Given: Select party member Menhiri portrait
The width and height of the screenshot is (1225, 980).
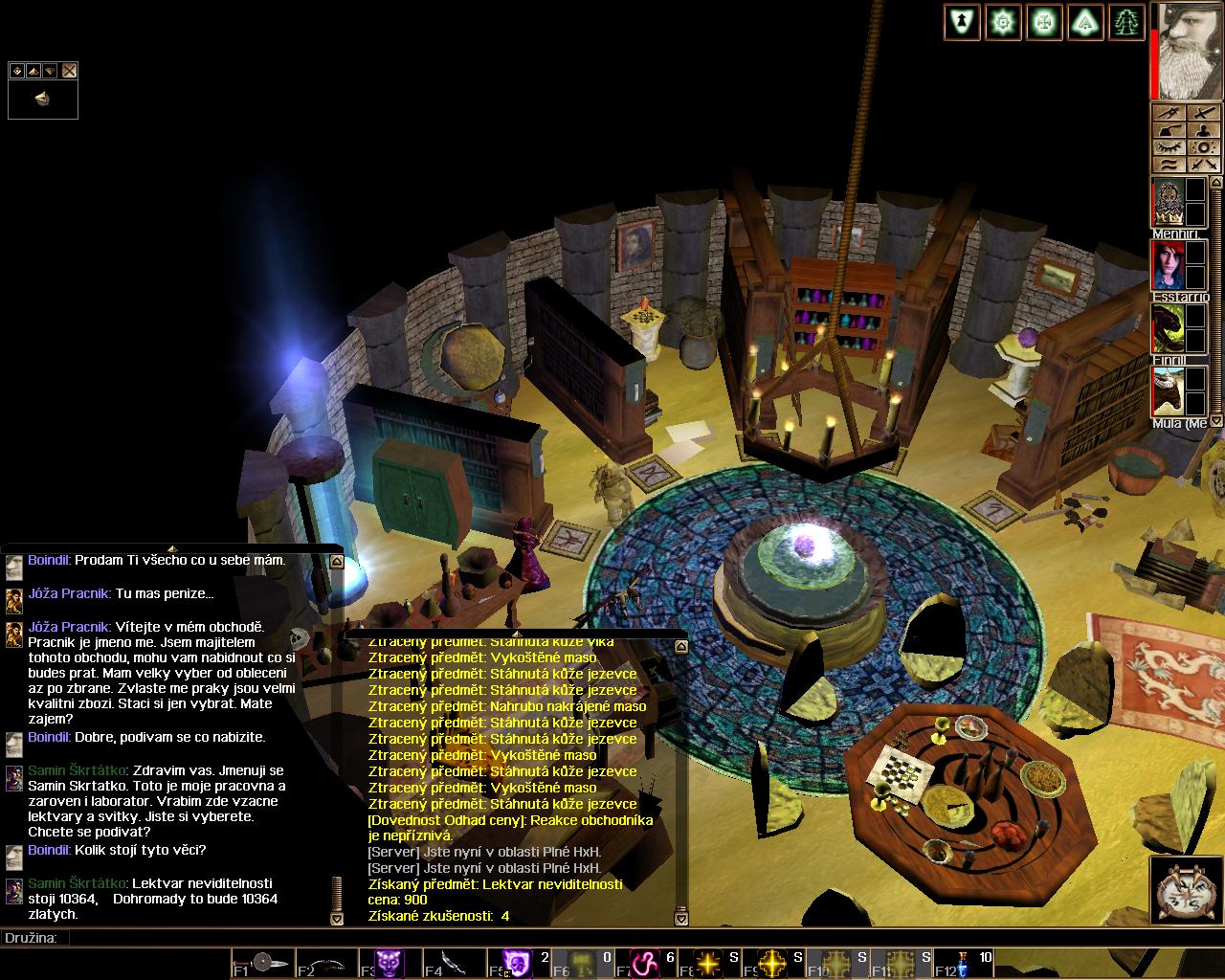Looking at the screenshot, I should (x=1168, y=201).
